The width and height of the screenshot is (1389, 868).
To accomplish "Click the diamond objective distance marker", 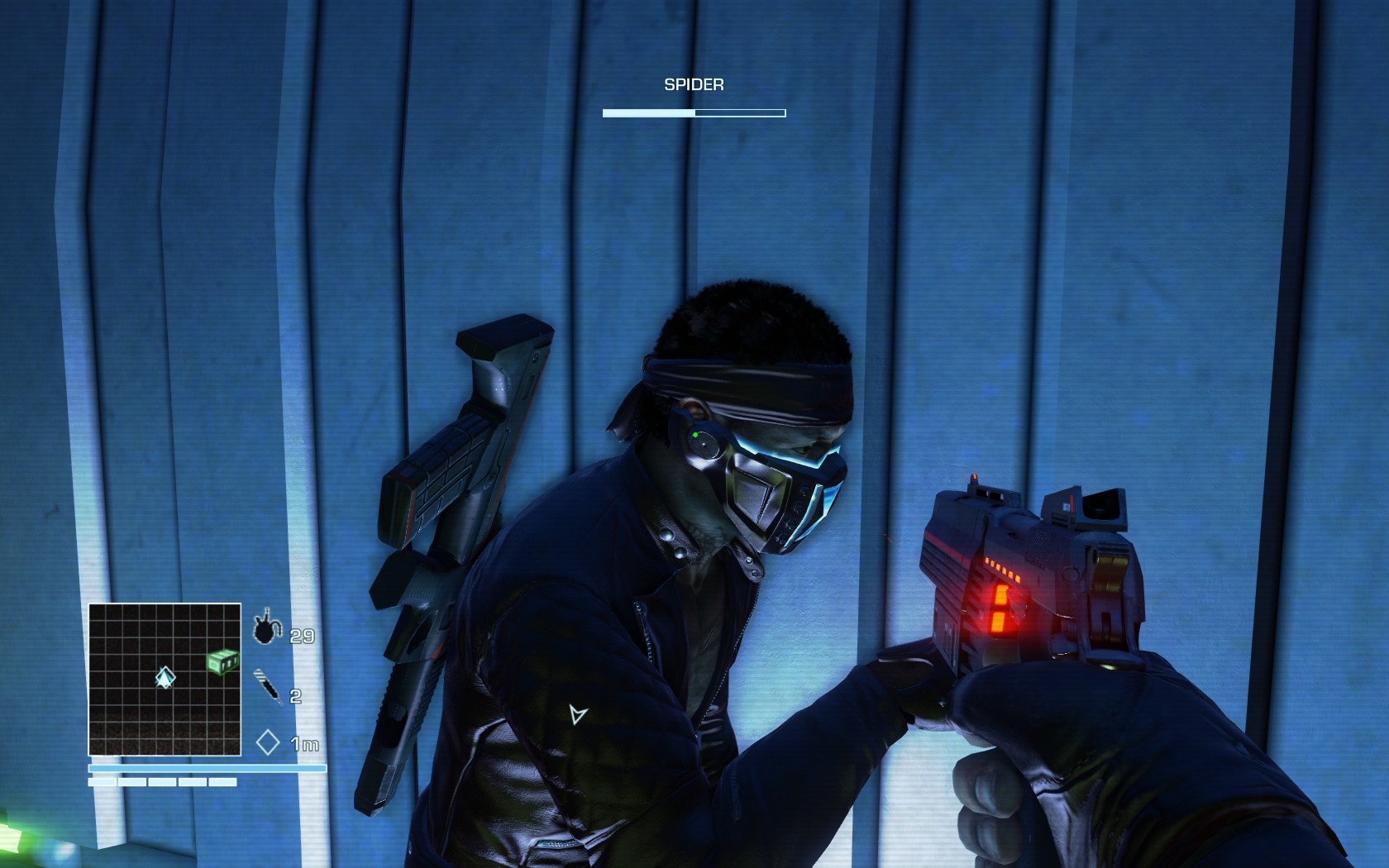I will click(267, 742).
